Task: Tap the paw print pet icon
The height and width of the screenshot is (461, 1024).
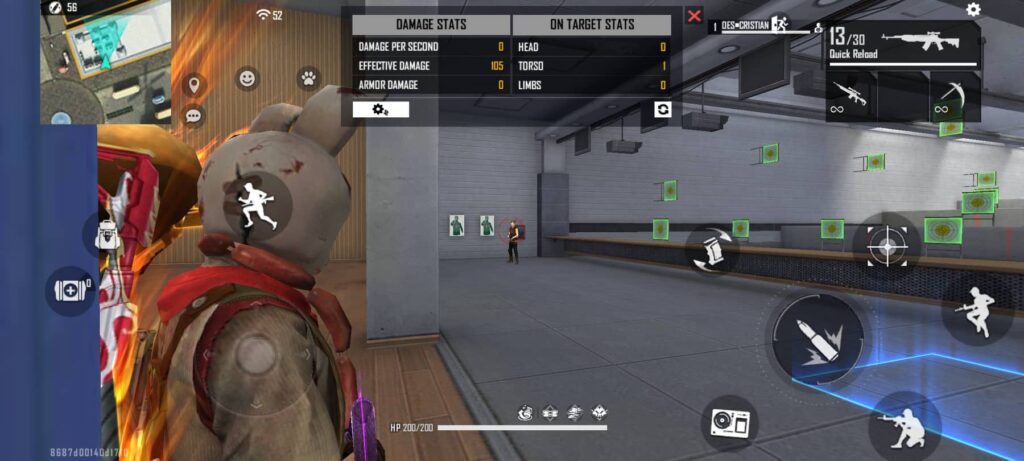Action: click(x=308, y=78)
